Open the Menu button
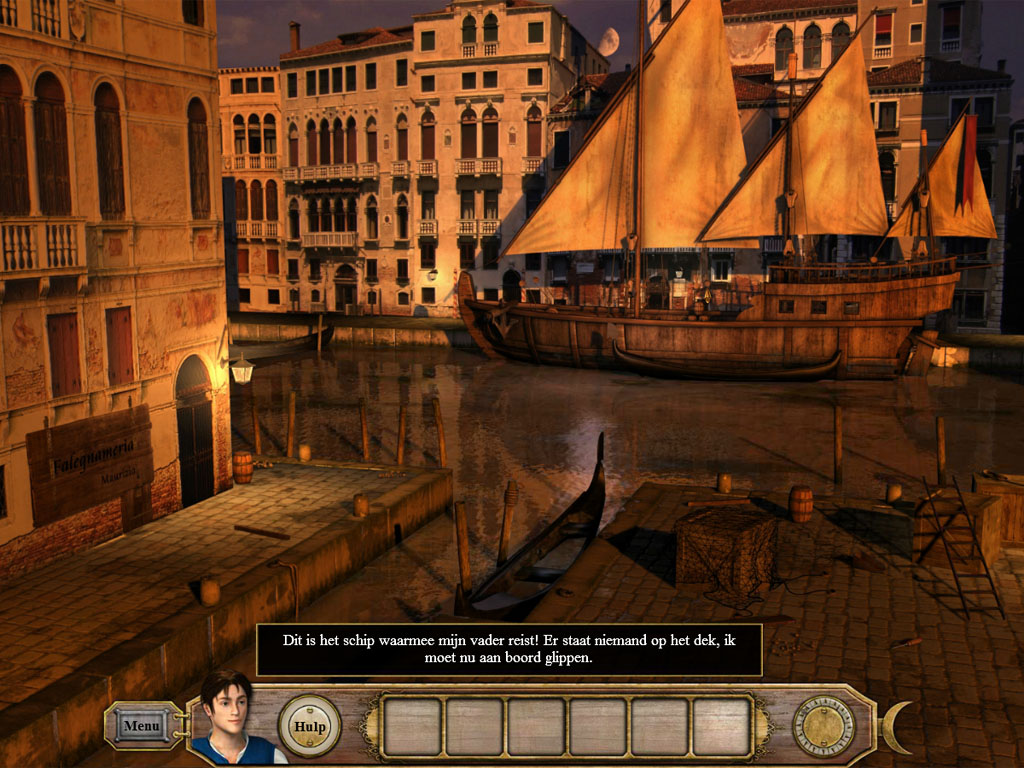The height and width of the screenshot is (768, 1024). tap(142, 725)
